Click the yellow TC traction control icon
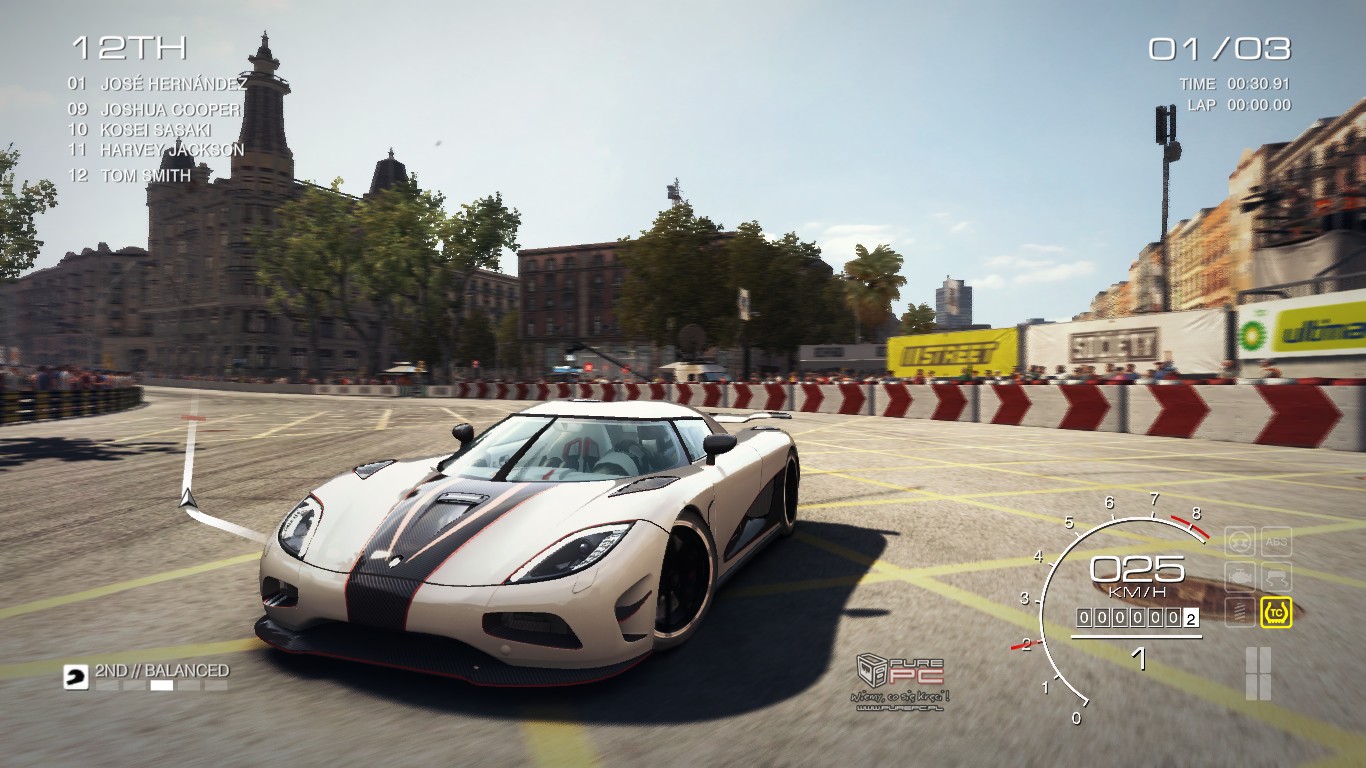 1276,611
